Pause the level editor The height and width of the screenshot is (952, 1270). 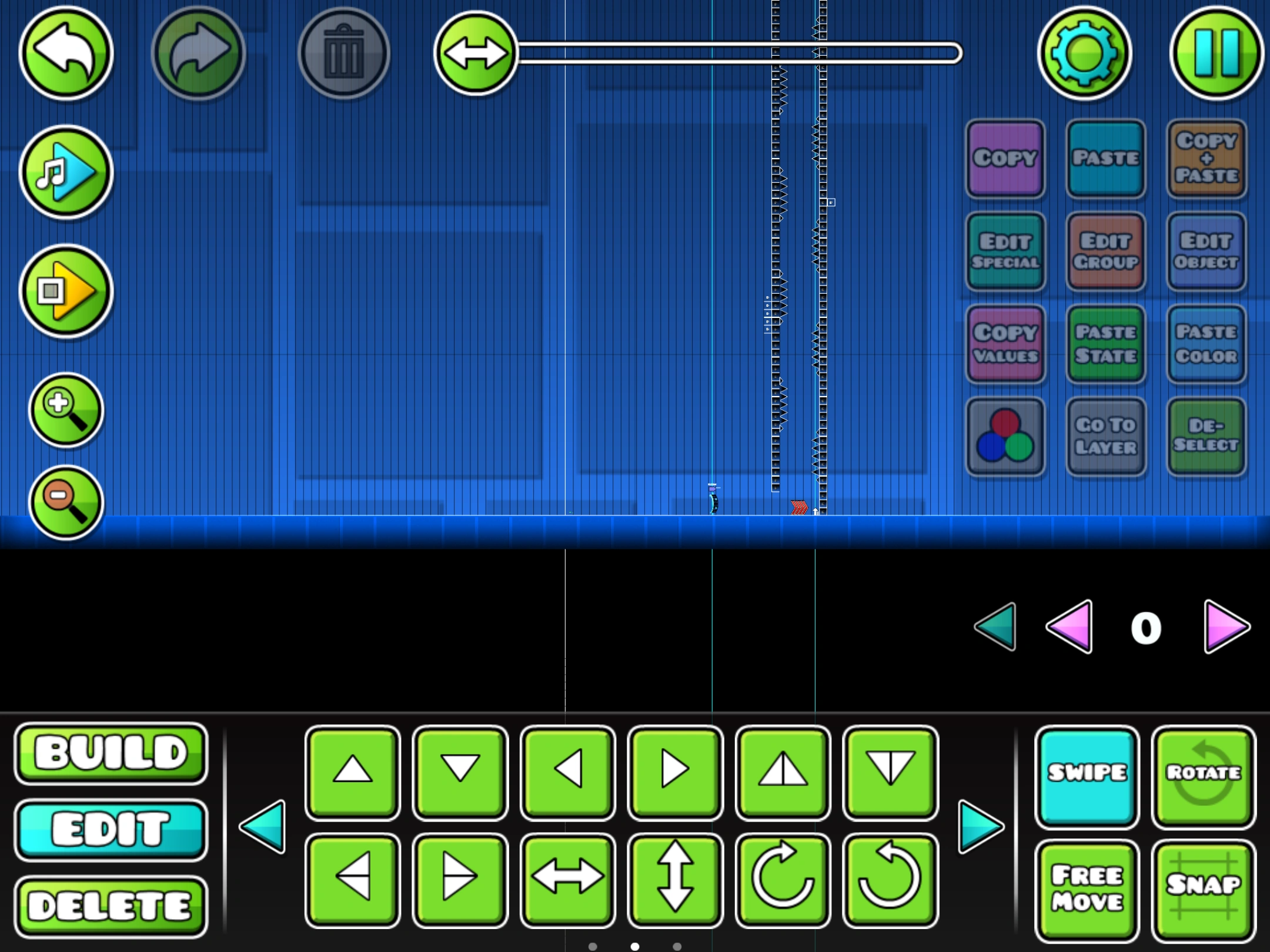[x=1214, y=53]
